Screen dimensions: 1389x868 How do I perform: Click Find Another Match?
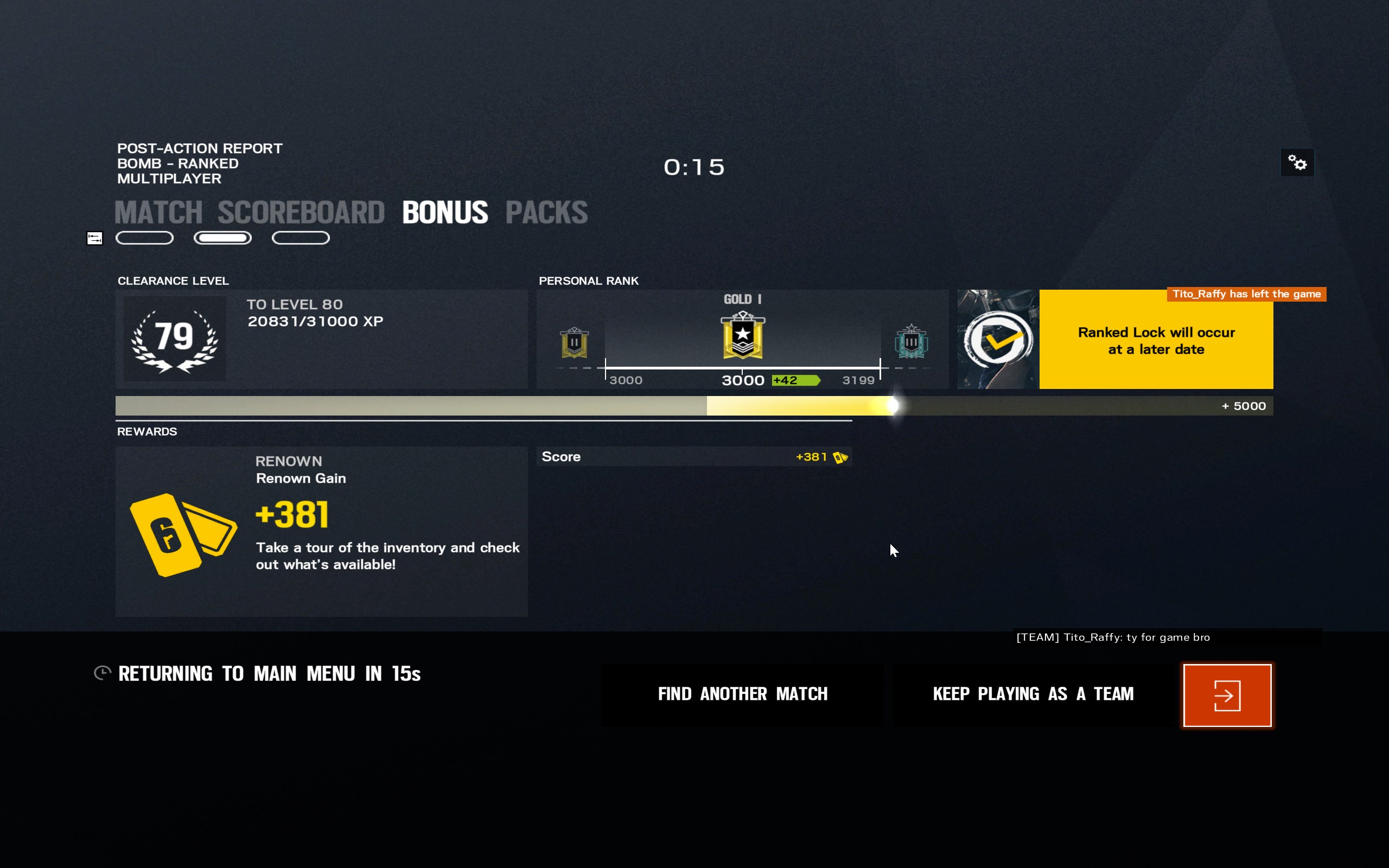tap(742, 694)
